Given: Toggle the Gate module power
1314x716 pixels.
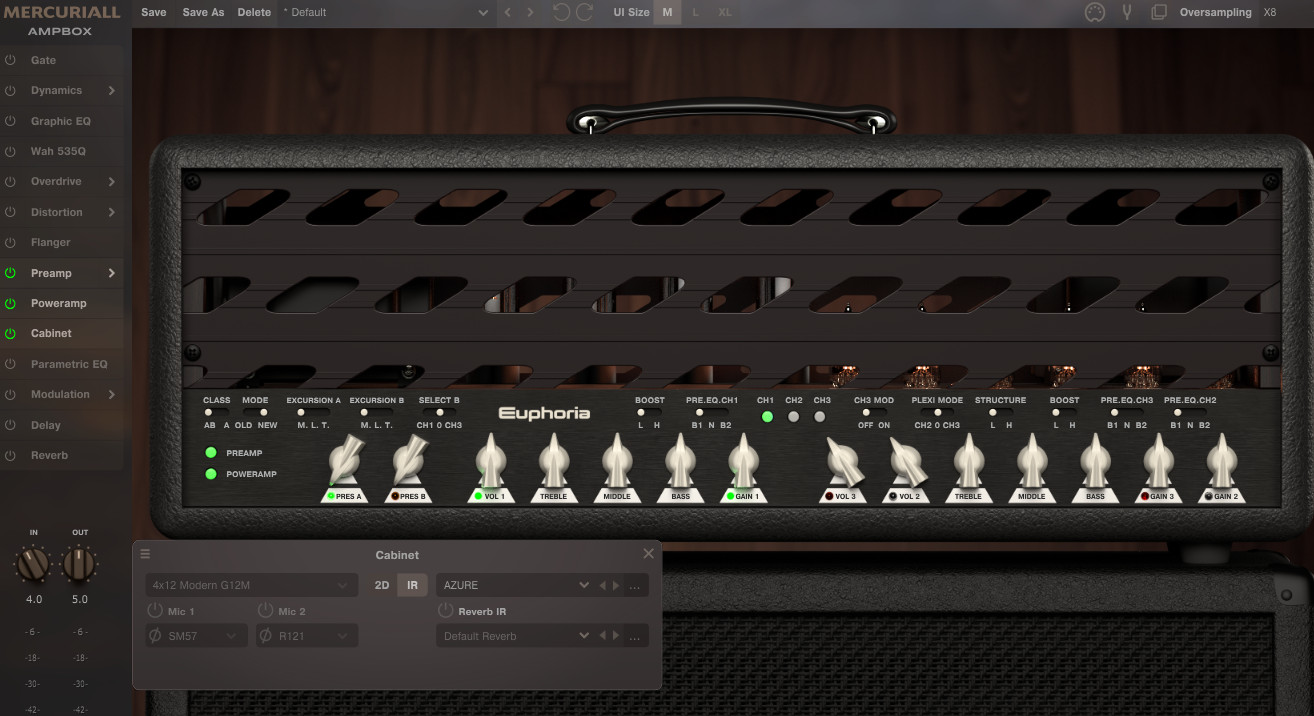Looking at the screenshot, I should [x=11, y=60].
